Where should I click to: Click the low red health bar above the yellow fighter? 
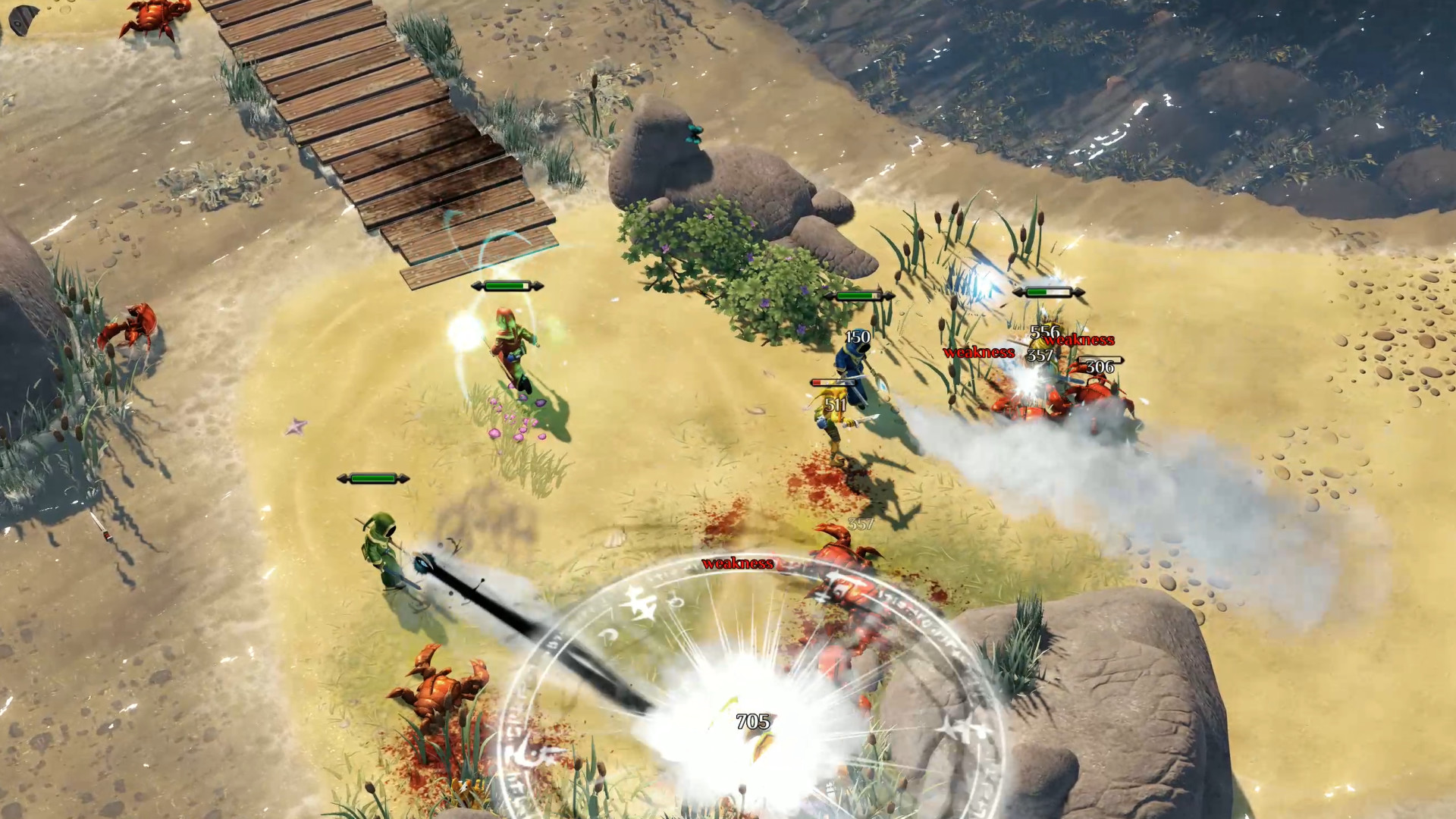pos(831,382)
